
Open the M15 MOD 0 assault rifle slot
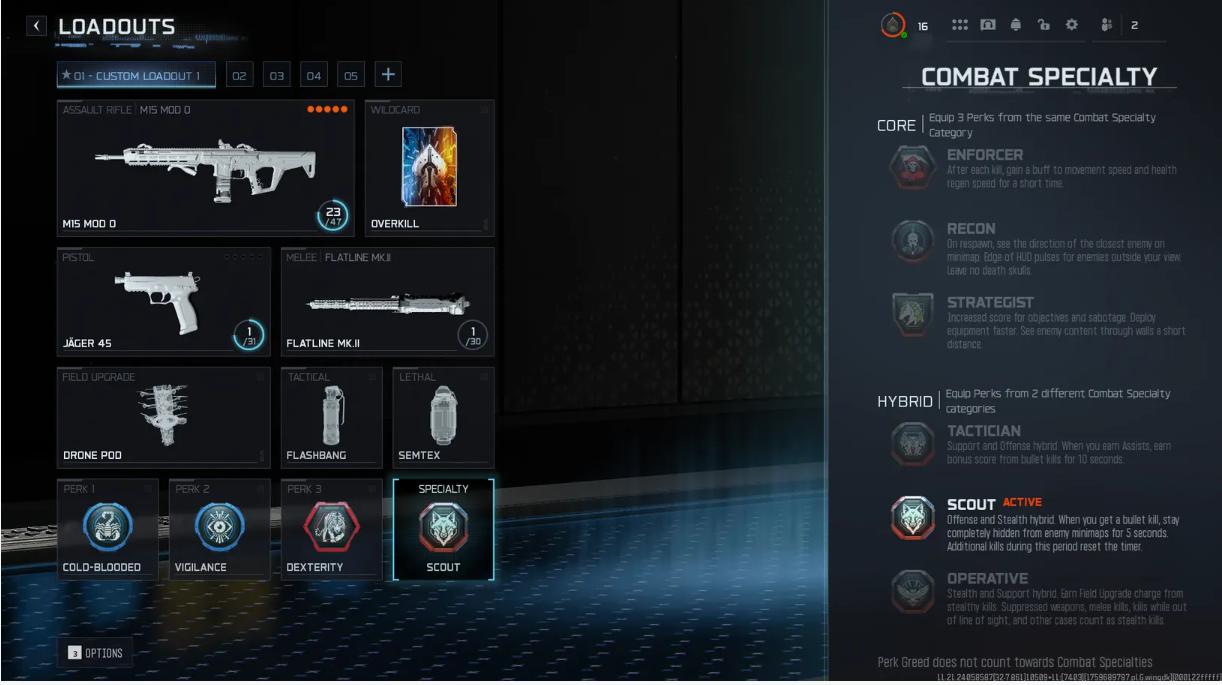point(205,167)
